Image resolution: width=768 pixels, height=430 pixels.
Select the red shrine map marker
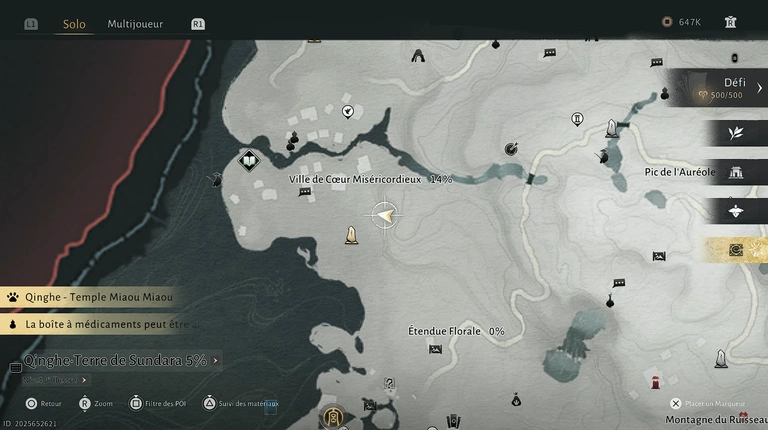655,381
